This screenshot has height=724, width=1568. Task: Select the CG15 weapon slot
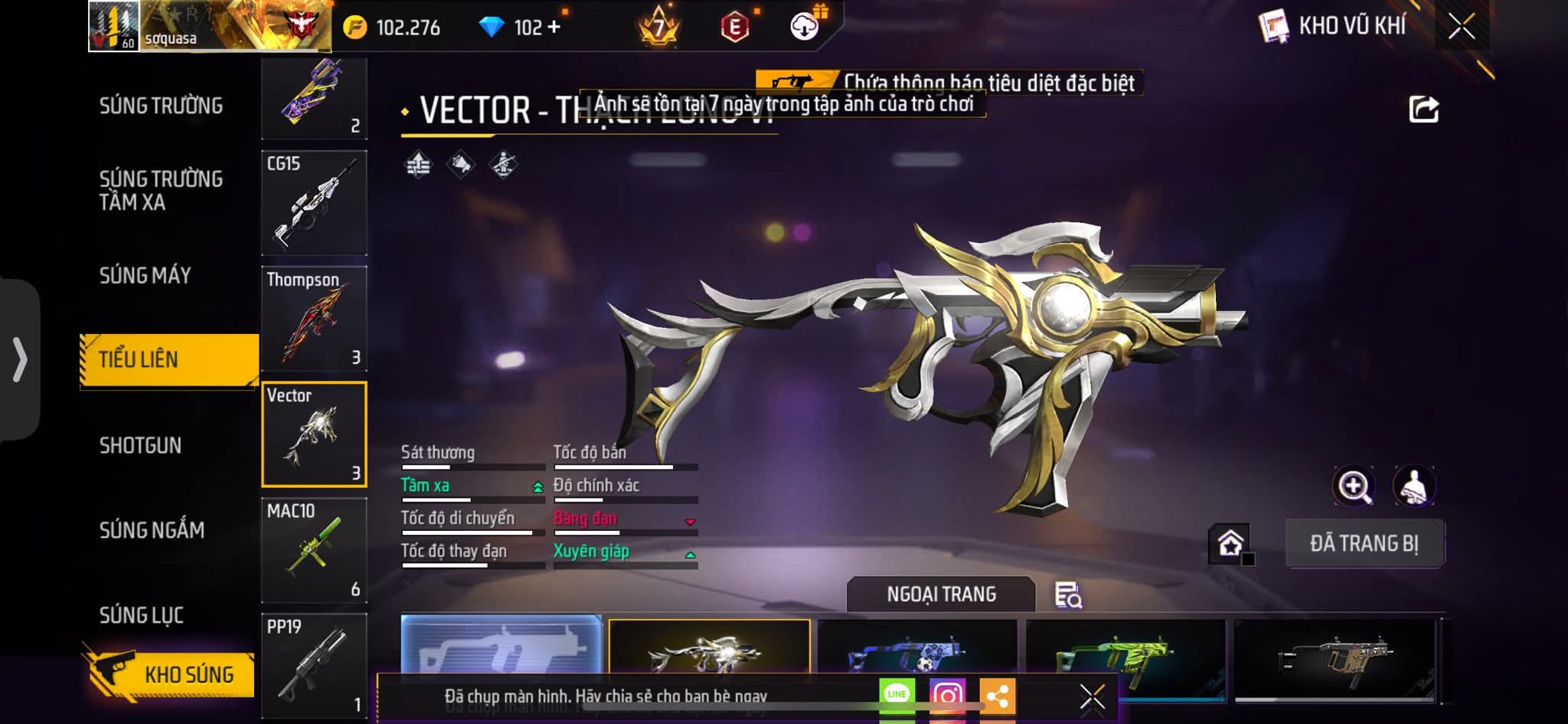314,203
